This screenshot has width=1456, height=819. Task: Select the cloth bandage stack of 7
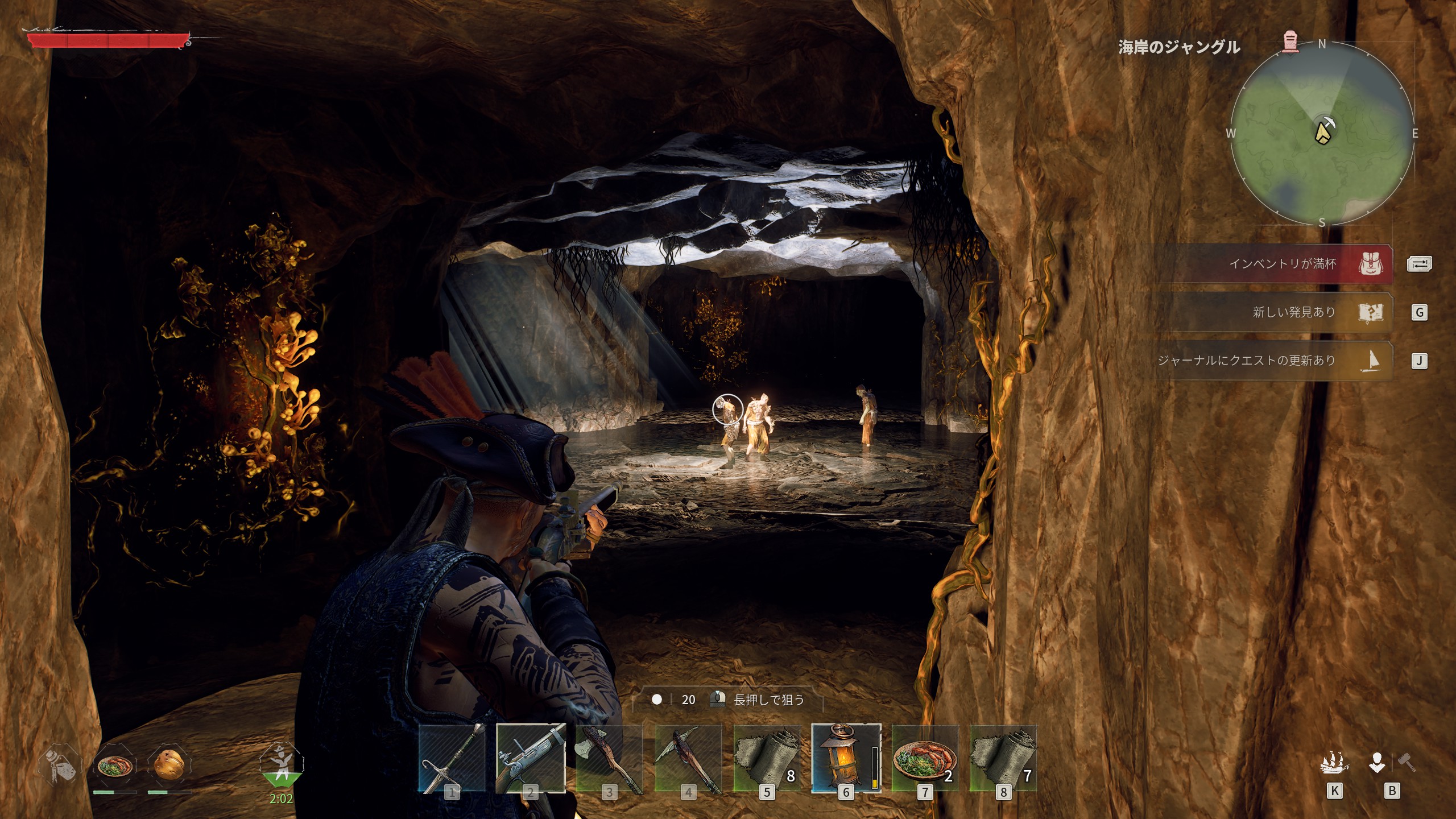(1003, 758)
